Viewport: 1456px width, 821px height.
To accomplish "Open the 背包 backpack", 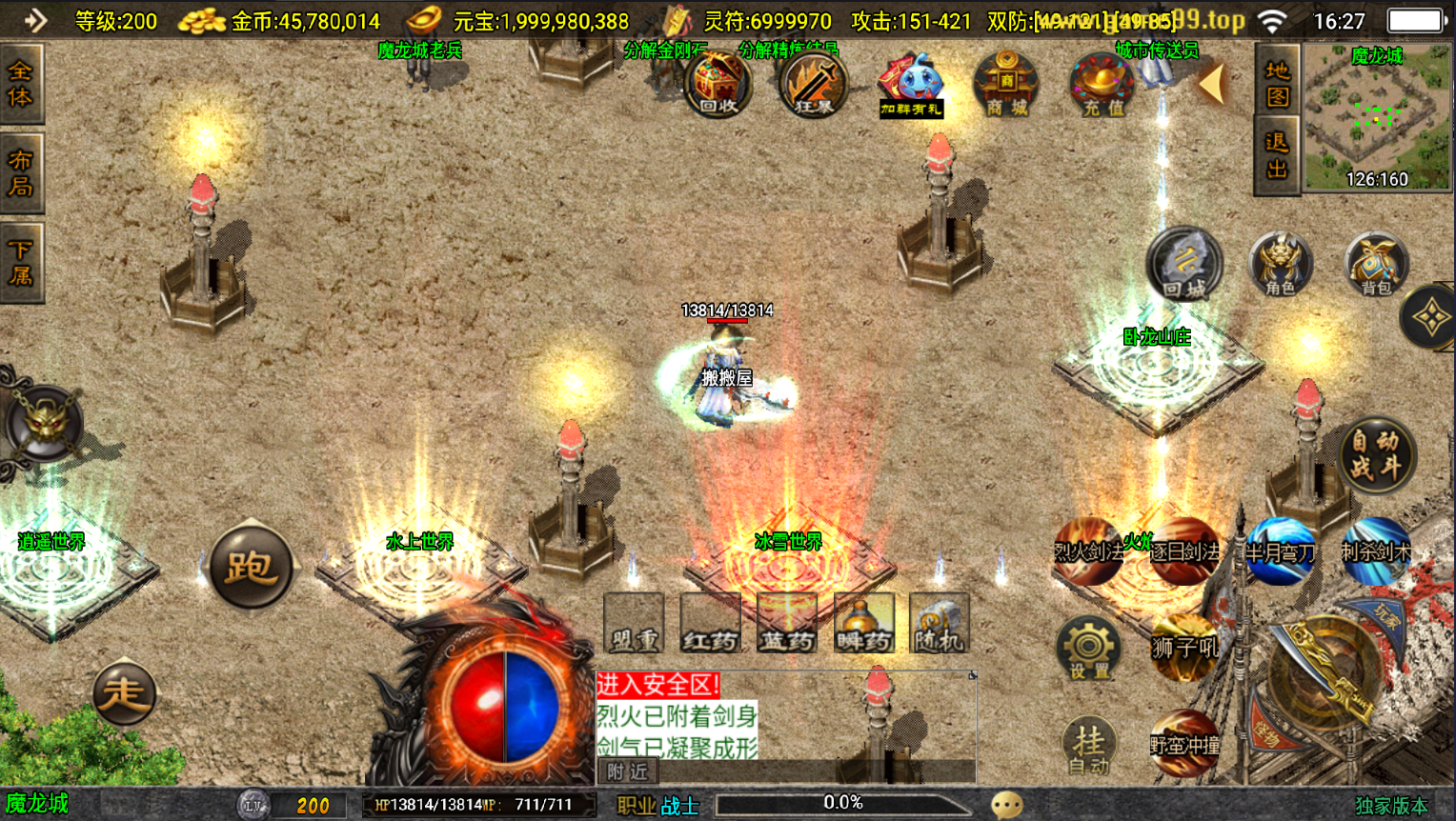I will pyautogui.click(x=1376, y=264).
